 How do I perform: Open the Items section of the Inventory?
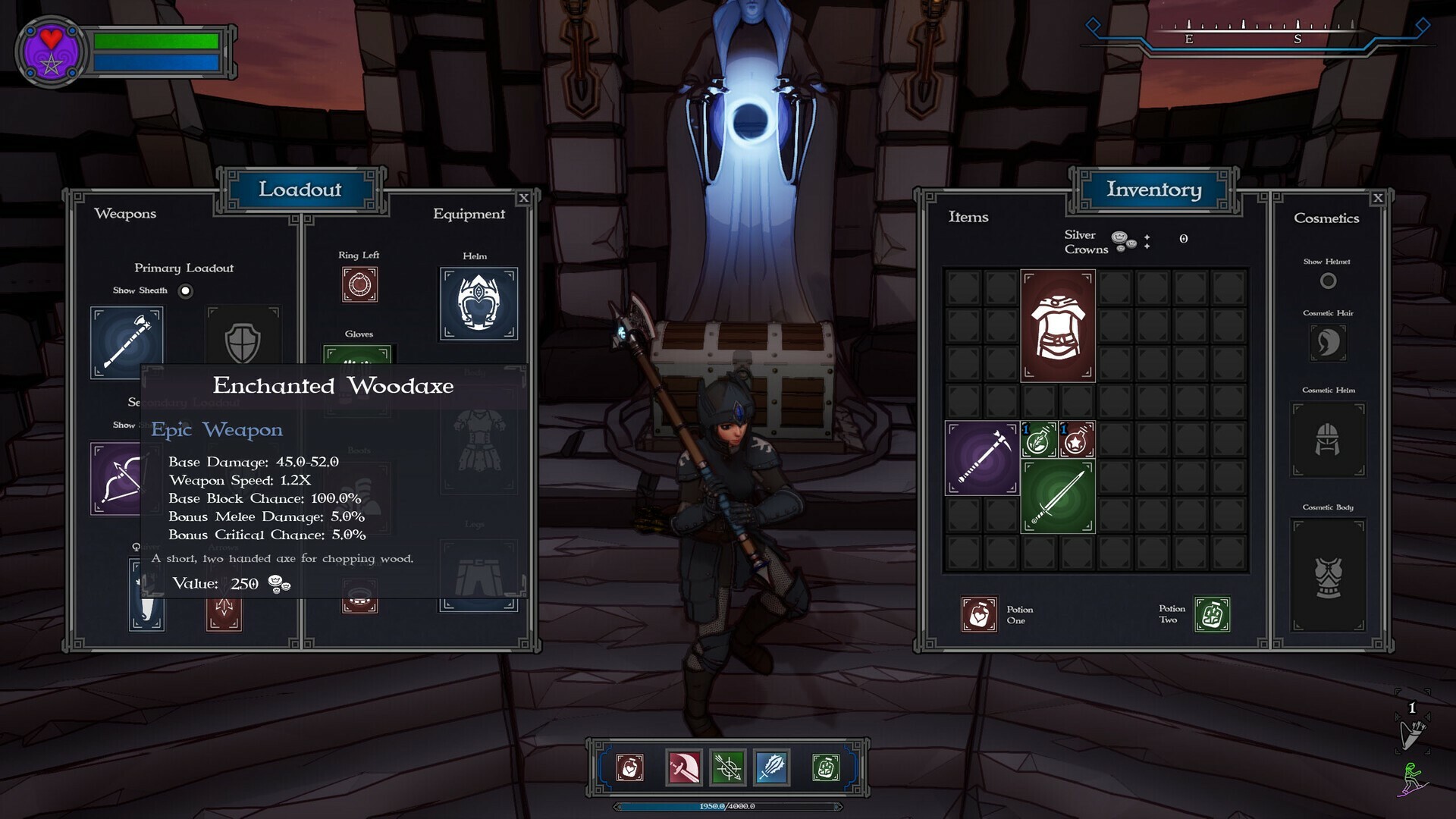click(967, 218)
